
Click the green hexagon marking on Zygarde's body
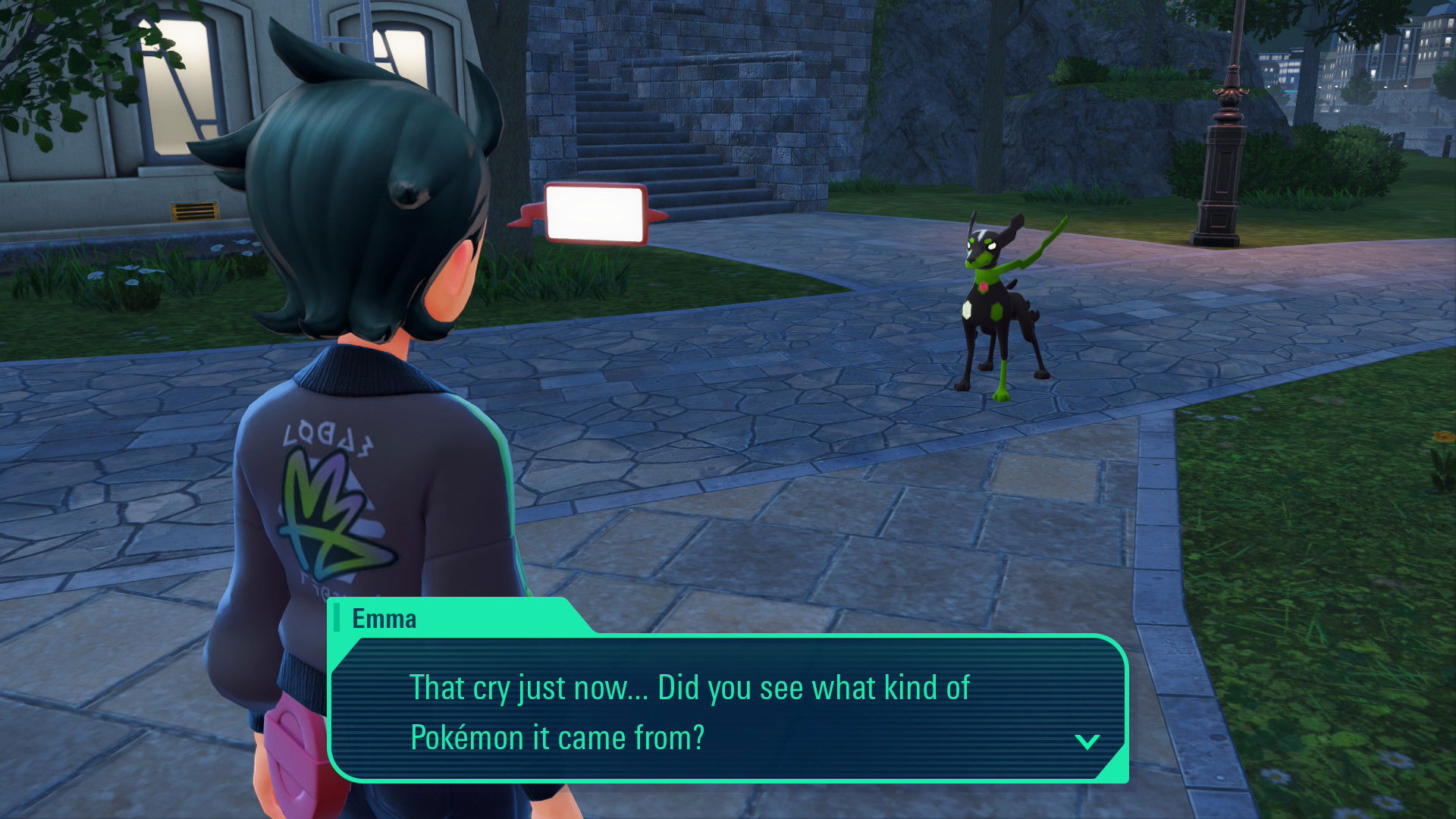pos(996,311)
